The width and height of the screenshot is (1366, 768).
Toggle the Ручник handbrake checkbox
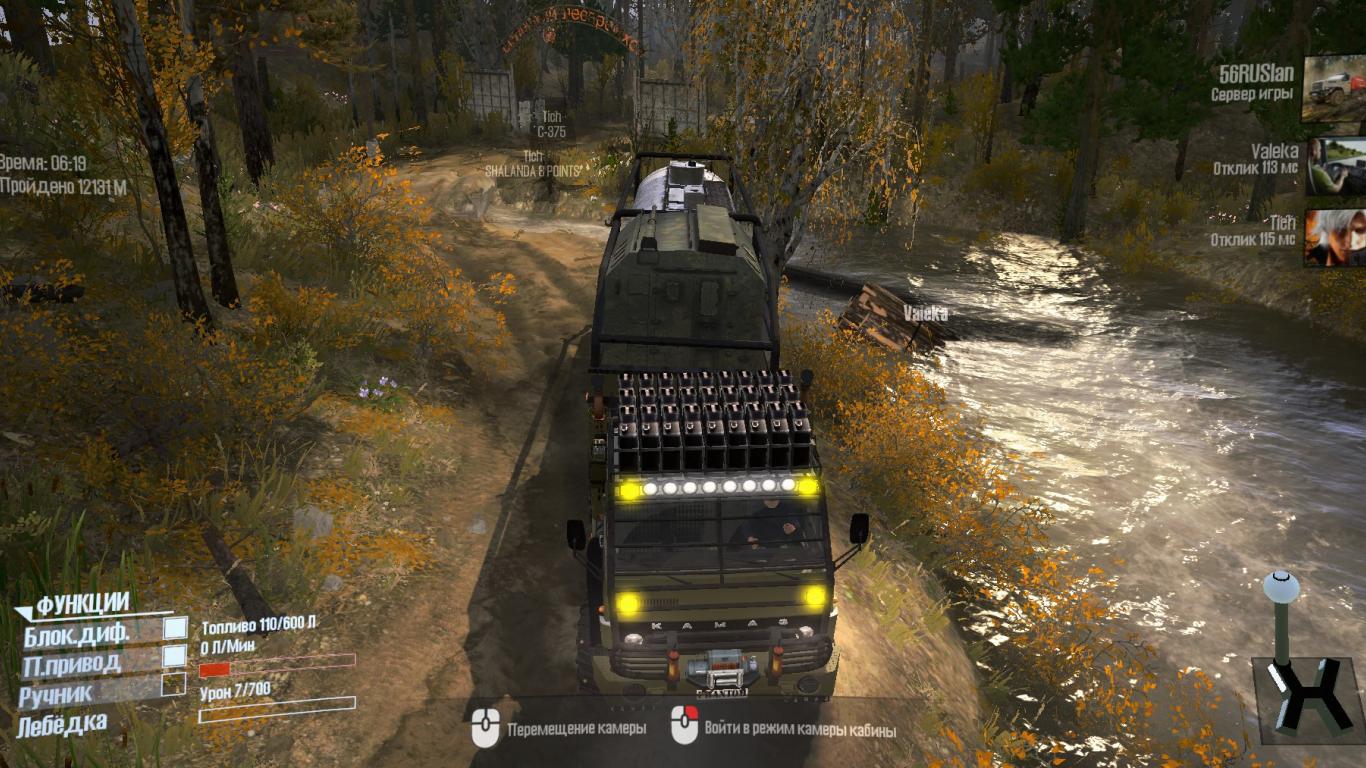click(175, 684)
